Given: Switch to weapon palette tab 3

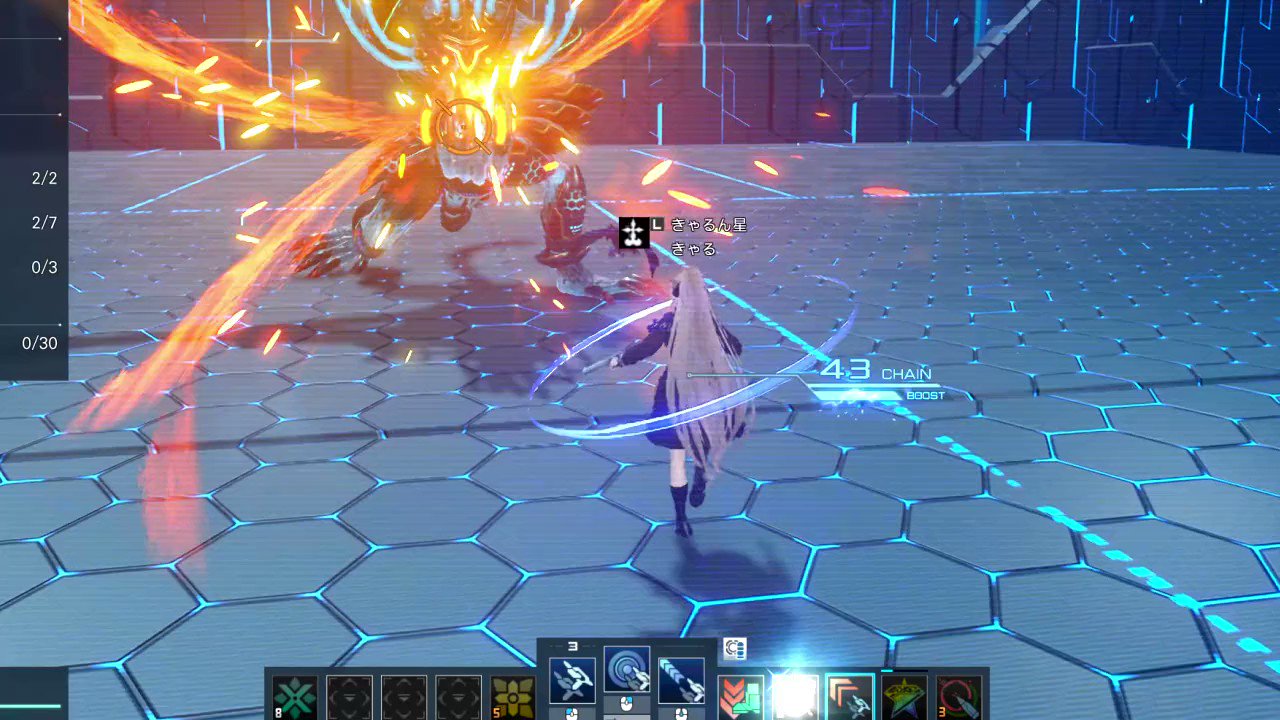Looking at the screenshot, I should click(x=573, y=646).
